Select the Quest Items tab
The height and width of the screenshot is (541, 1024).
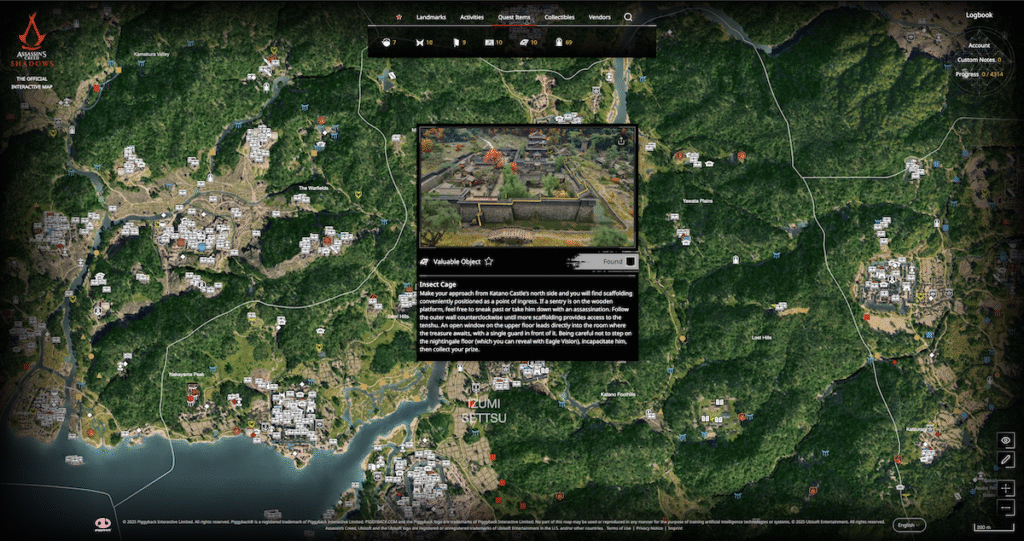[516, 17]
